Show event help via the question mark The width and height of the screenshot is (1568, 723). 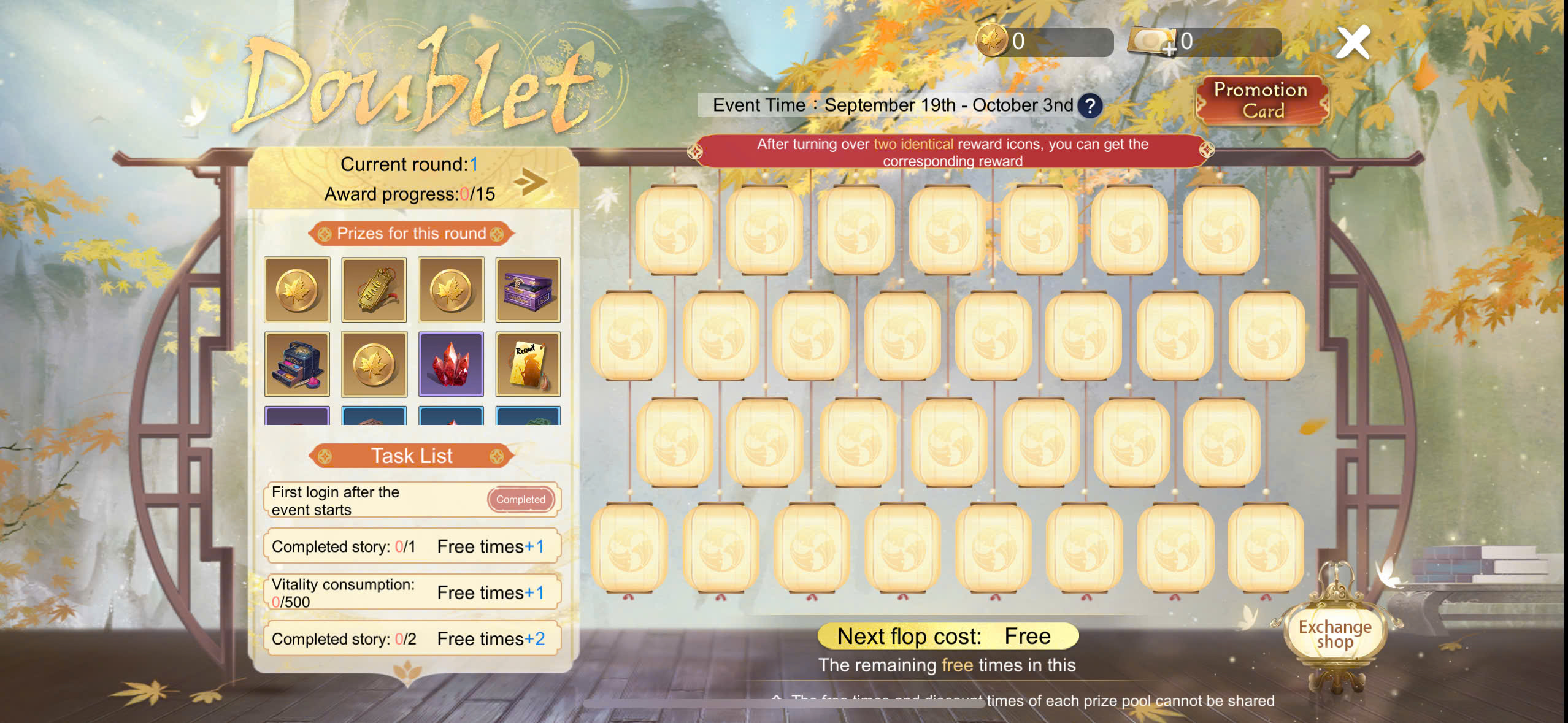click(x=1090, y=106)
